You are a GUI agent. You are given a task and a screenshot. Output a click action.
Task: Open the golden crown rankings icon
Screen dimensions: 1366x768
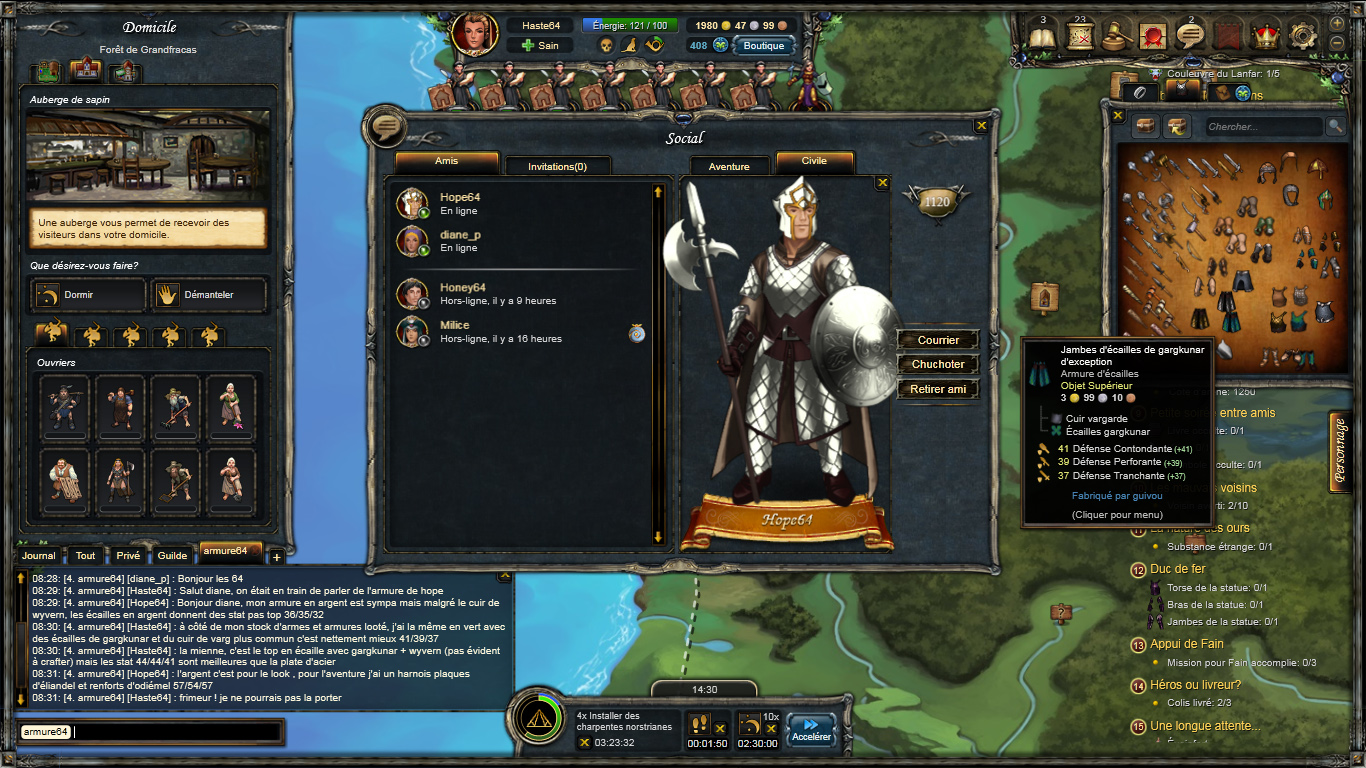coord(1266,35)
